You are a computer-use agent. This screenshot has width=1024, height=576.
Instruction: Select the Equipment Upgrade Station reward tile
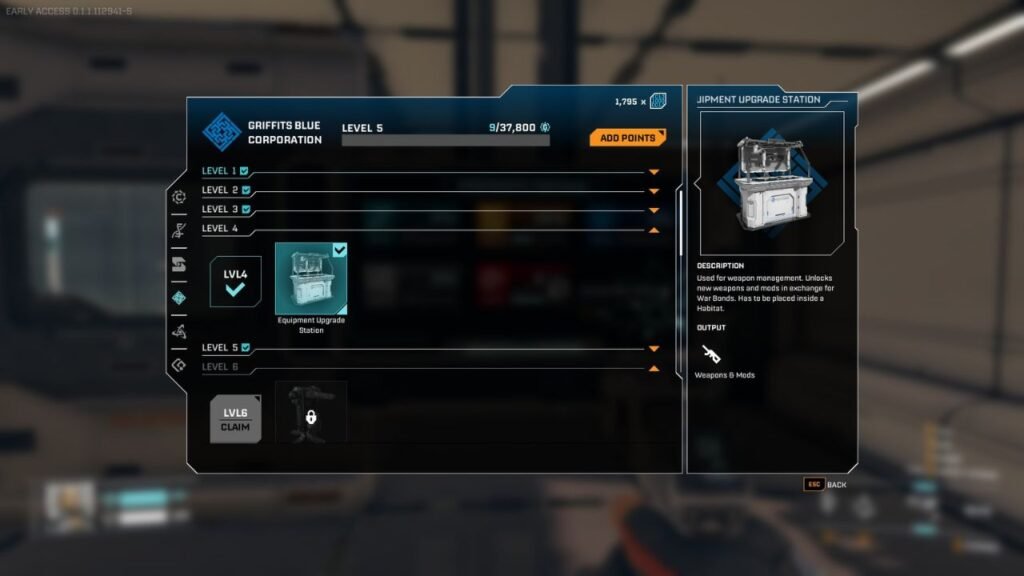point(311,279)
